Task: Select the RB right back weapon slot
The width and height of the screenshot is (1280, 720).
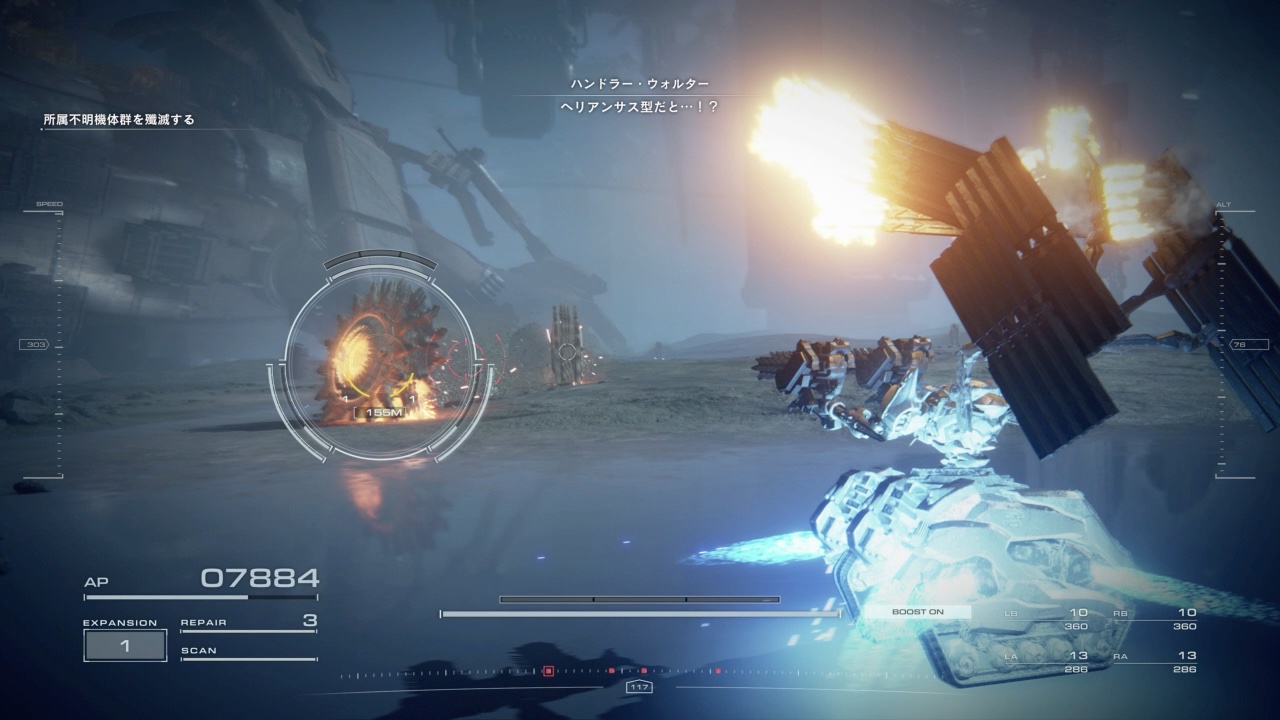Action: 1154,618
